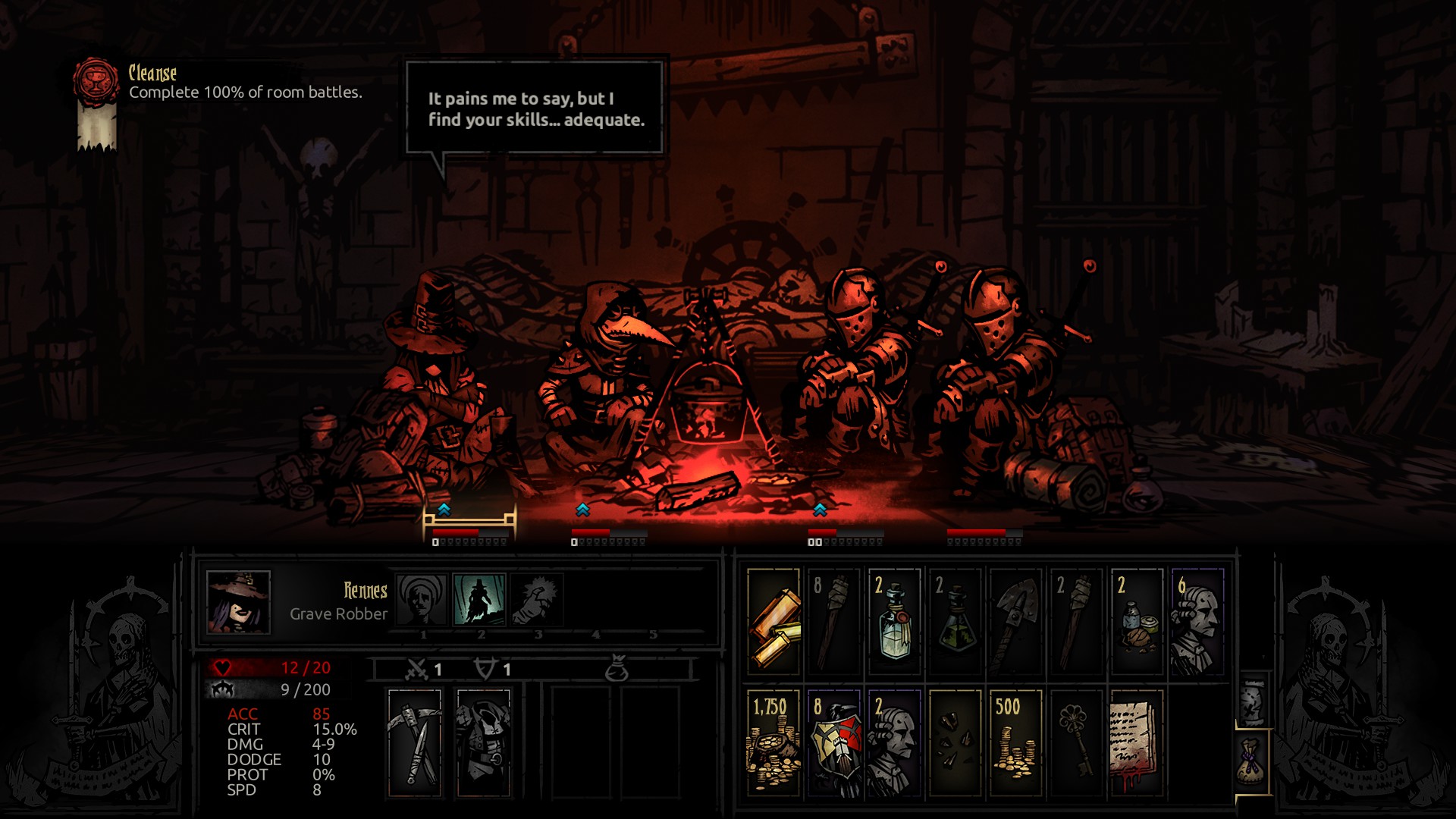
Task: Inspect the Grave Robber armor slot
Action: click(x=483, y=742)
